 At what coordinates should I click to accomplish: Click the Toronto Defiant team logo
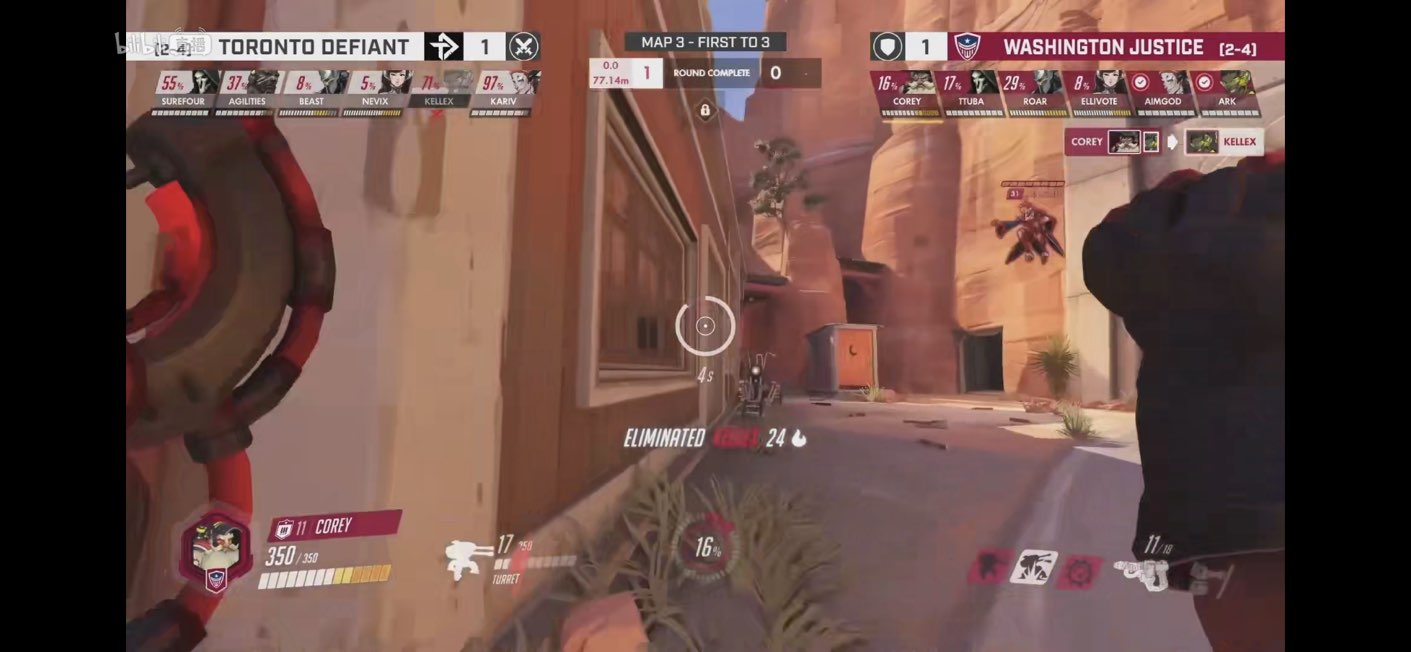(442, 47)
